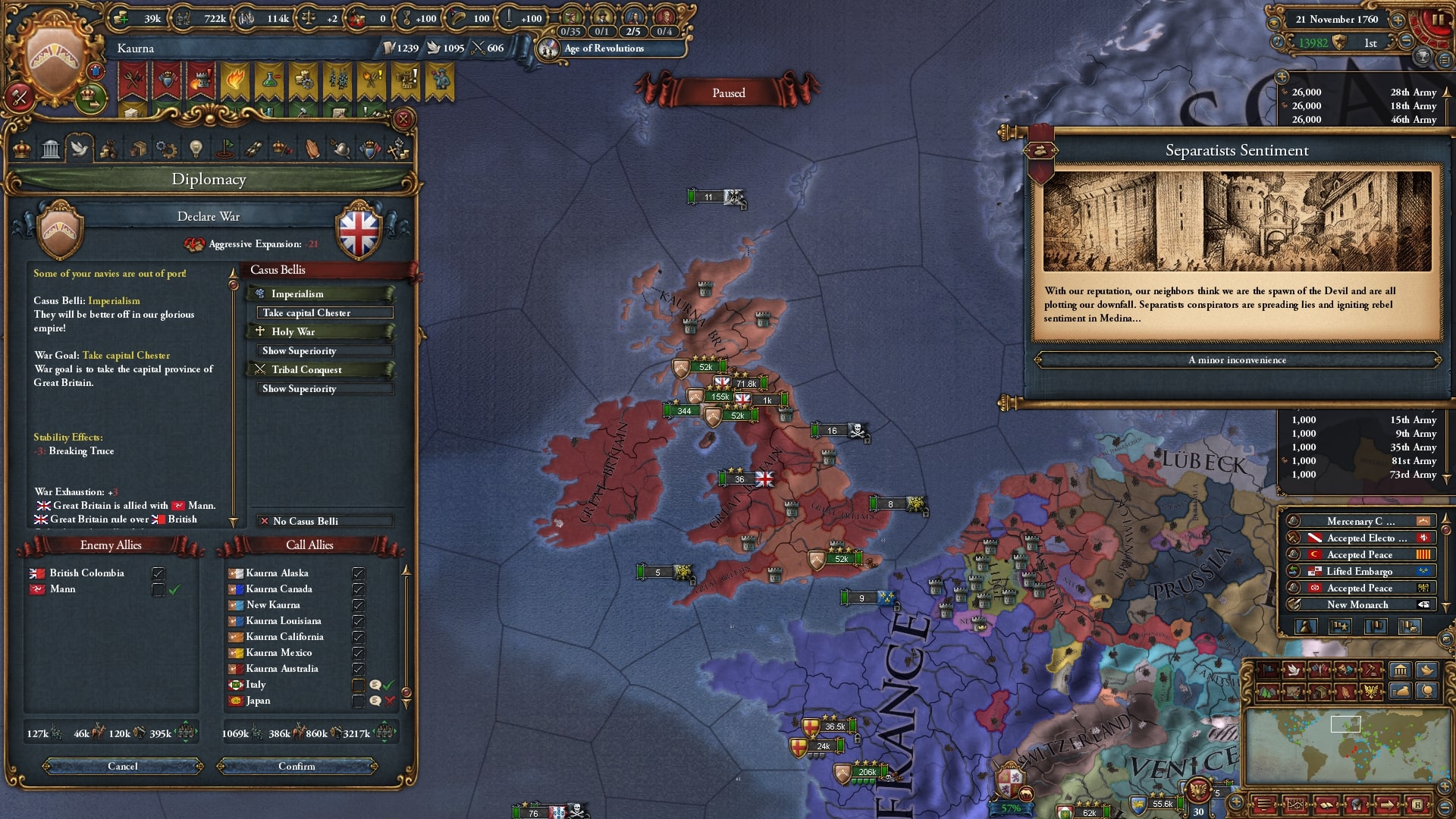The width and height of the screenshot is (1456, 819).
Task: Cancel the declare war dialog
Action: 123,767
